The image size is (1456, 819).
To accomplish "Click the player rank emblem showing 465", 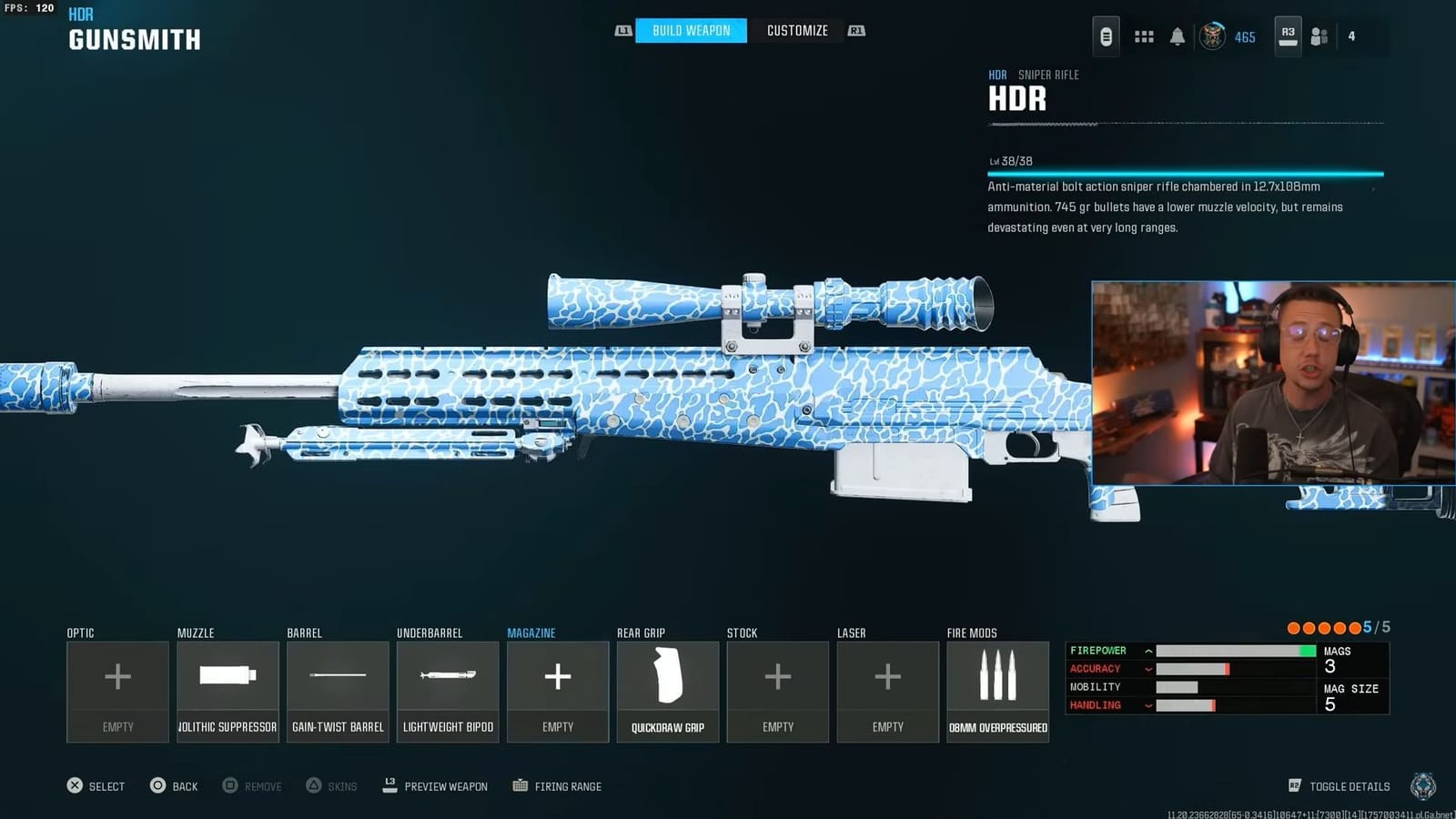I will pyautogui.click(x=1214, y=36).
